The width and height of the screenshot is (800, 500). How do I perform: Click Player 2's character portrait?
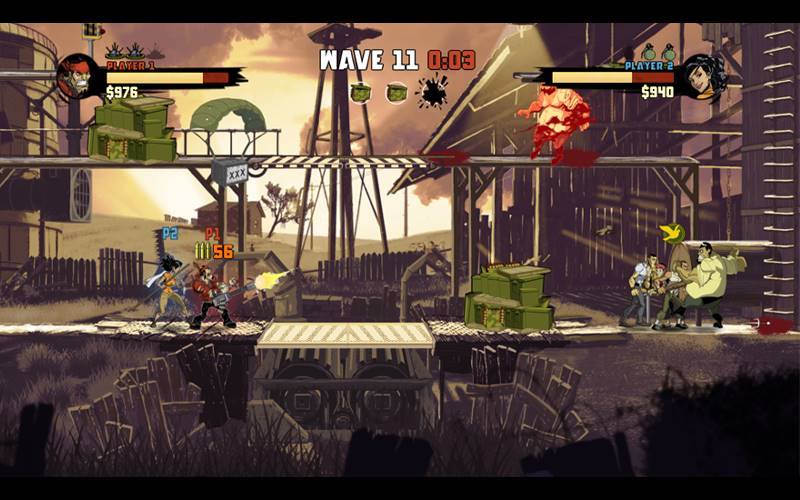click(x=704, y=76)
